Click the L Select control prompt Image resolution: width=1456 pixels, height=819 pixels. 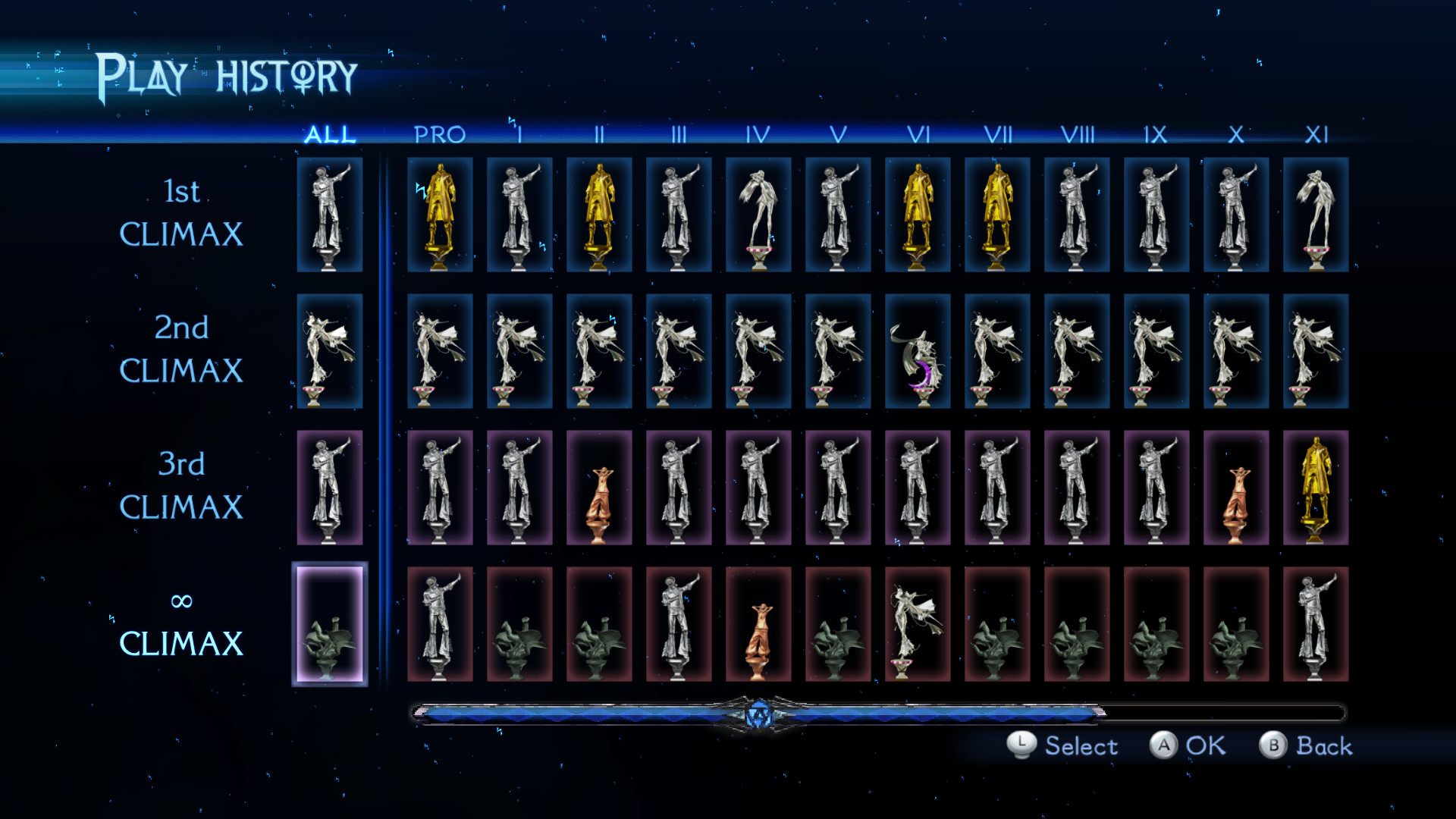[1062, 746]
